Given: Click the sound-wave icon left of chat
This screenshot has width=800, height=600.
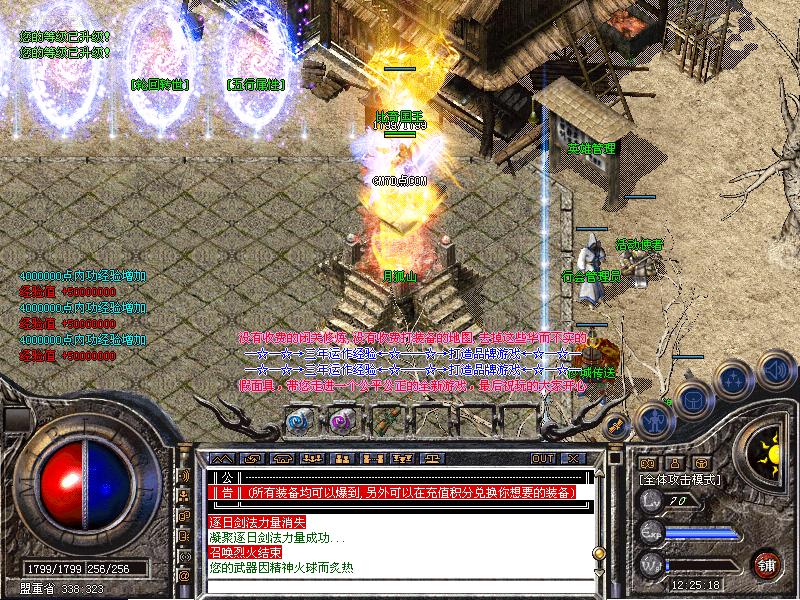Looking at the screenshot, I should (x=185, y=476).
